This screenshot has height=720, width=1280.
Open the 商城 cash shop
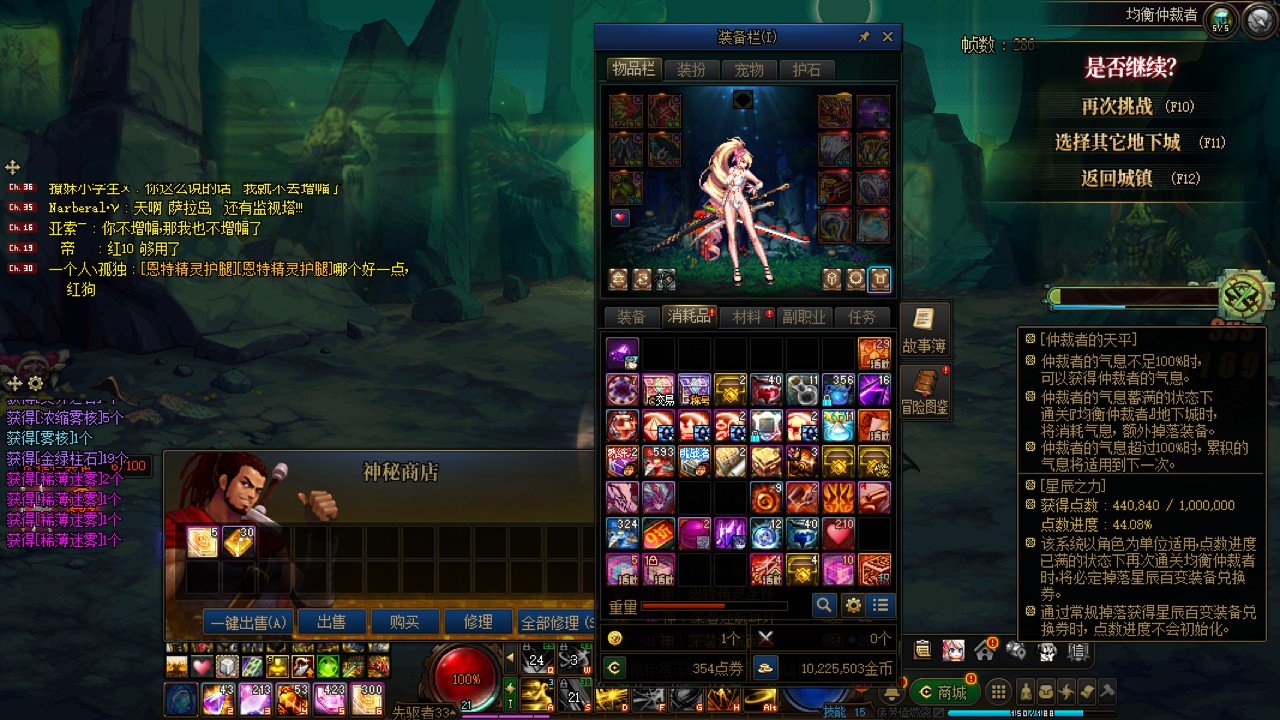(945, 692)
